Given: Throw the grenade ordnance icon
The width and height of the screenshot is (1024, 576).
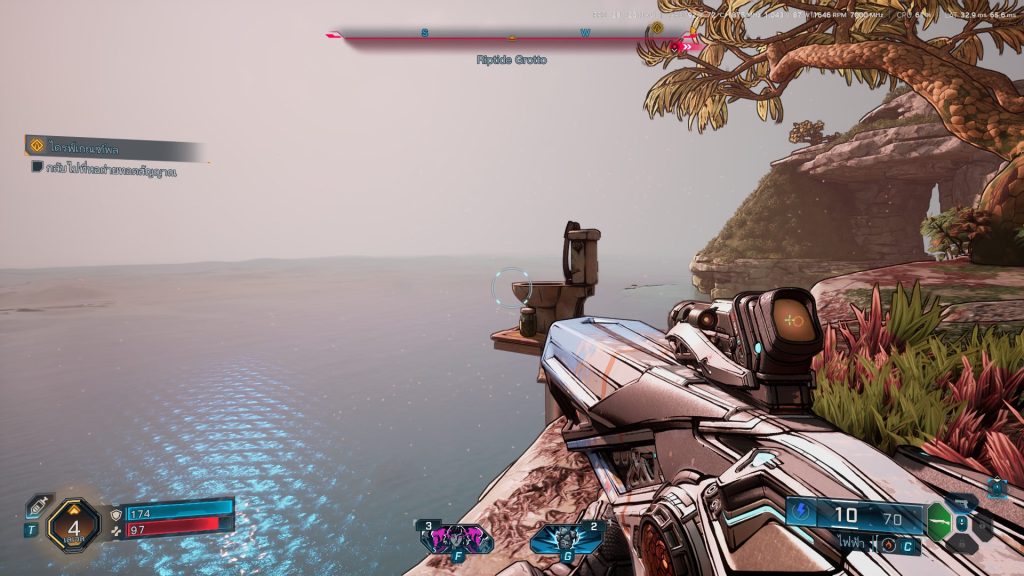Looking at the screenshot, I should tap(567, 538).
